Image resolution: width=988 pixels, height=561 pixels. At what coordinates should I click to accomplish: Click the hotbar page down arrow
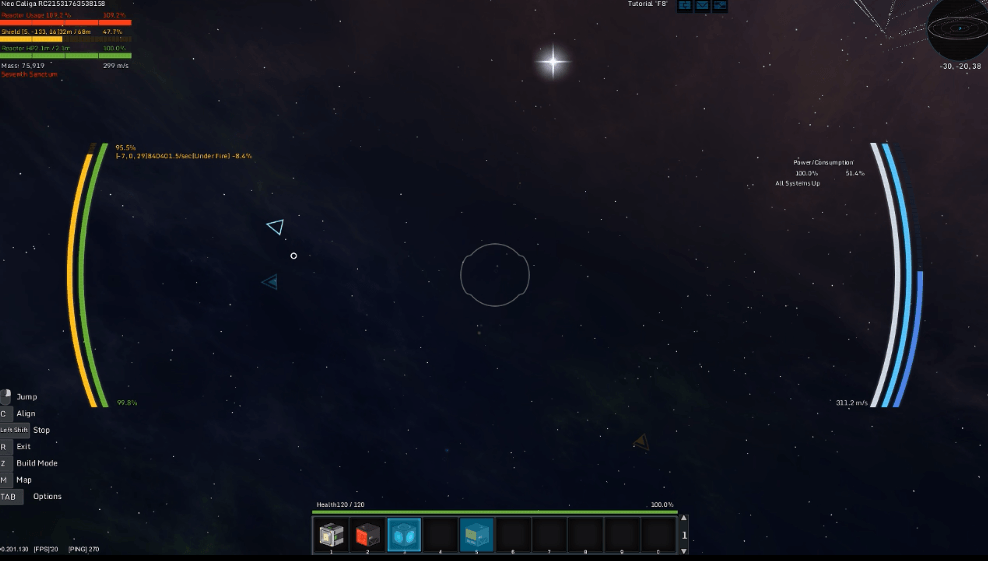point(684,549)
